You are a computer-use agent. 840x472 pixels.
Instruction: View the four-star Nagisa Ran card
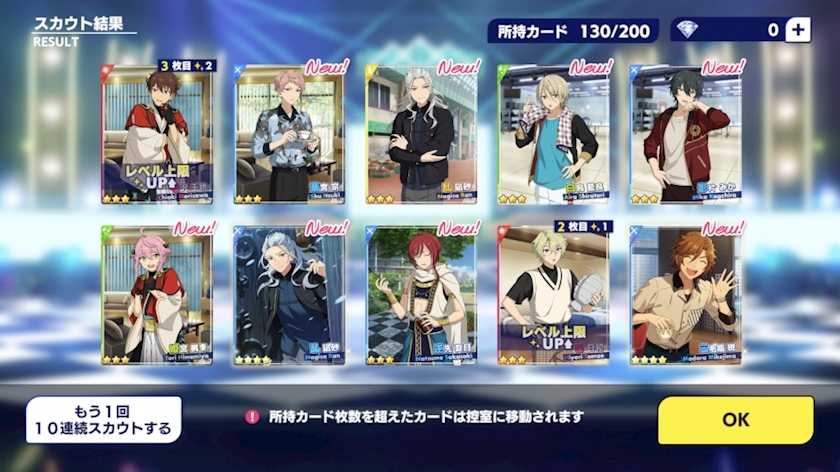[x=289, y=294]
